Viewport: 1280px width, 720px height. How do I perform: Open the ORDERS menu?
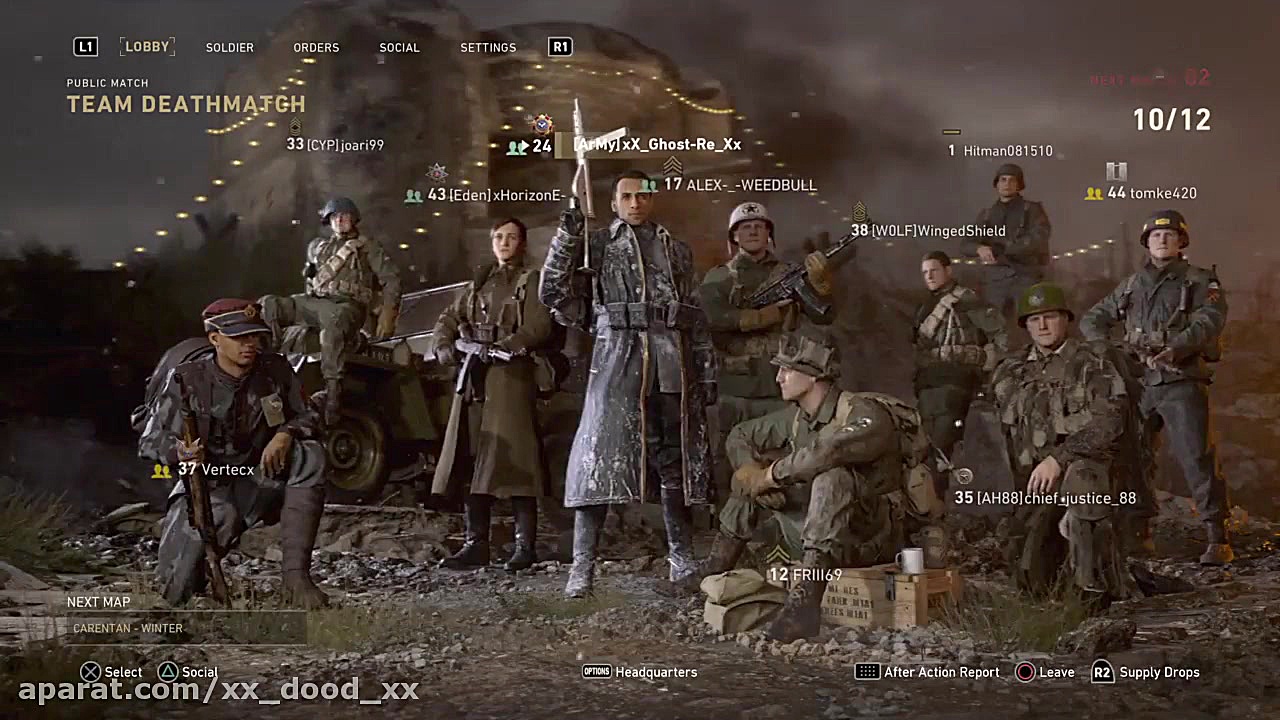(316, 47)
